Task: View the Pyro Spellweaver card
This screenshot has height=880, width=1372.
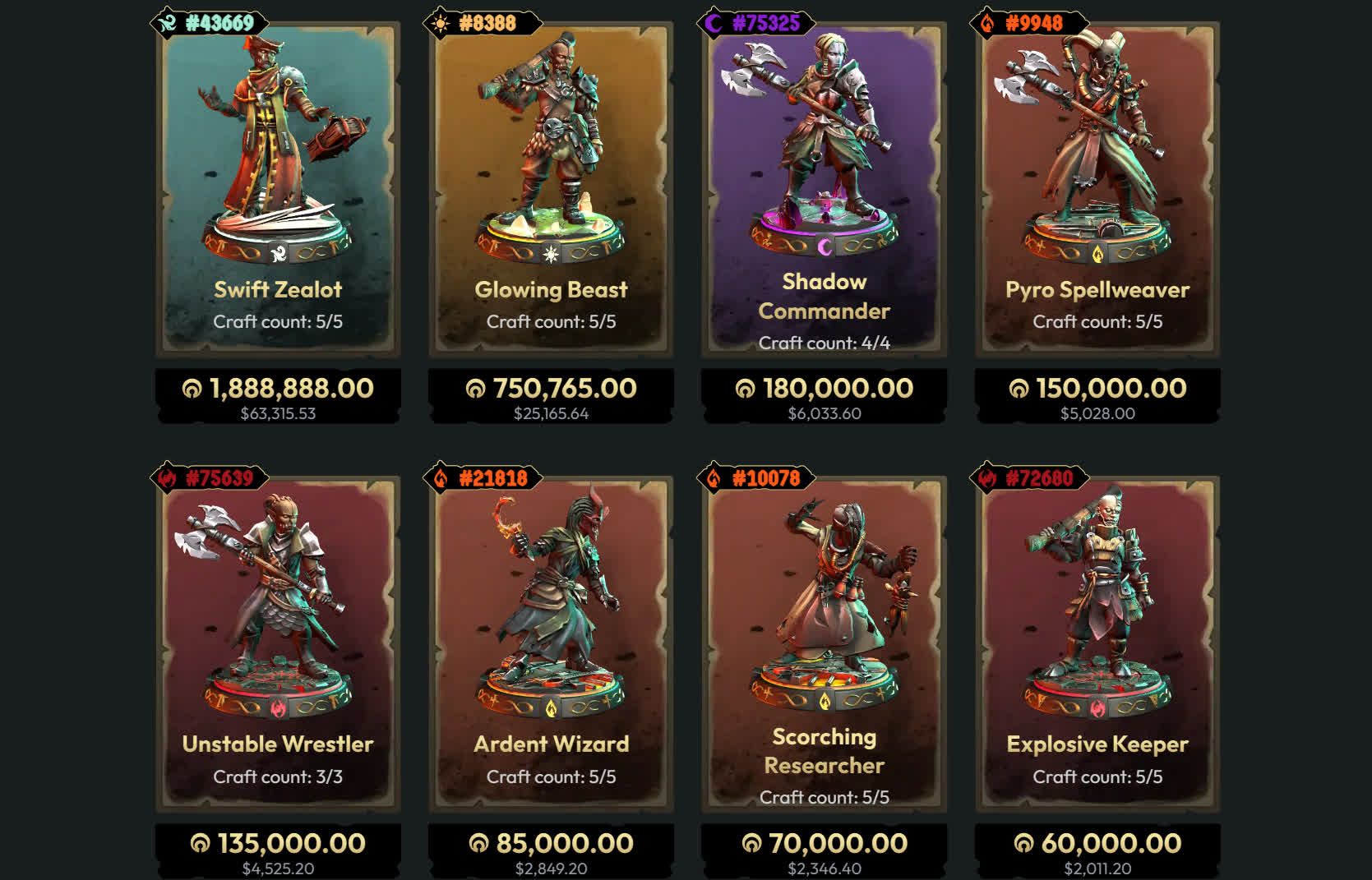Action: pos(1097,189)
